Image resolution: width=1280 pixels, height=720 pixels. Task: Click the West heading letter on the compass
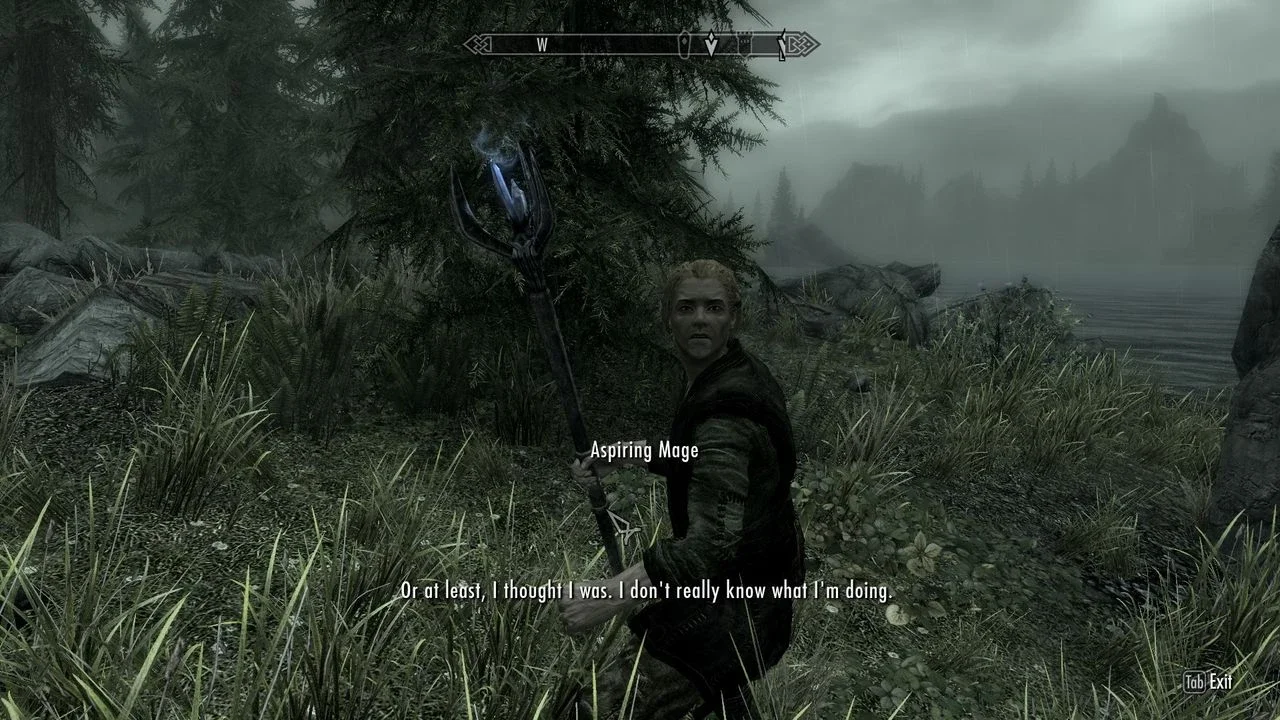pos(542,45)
